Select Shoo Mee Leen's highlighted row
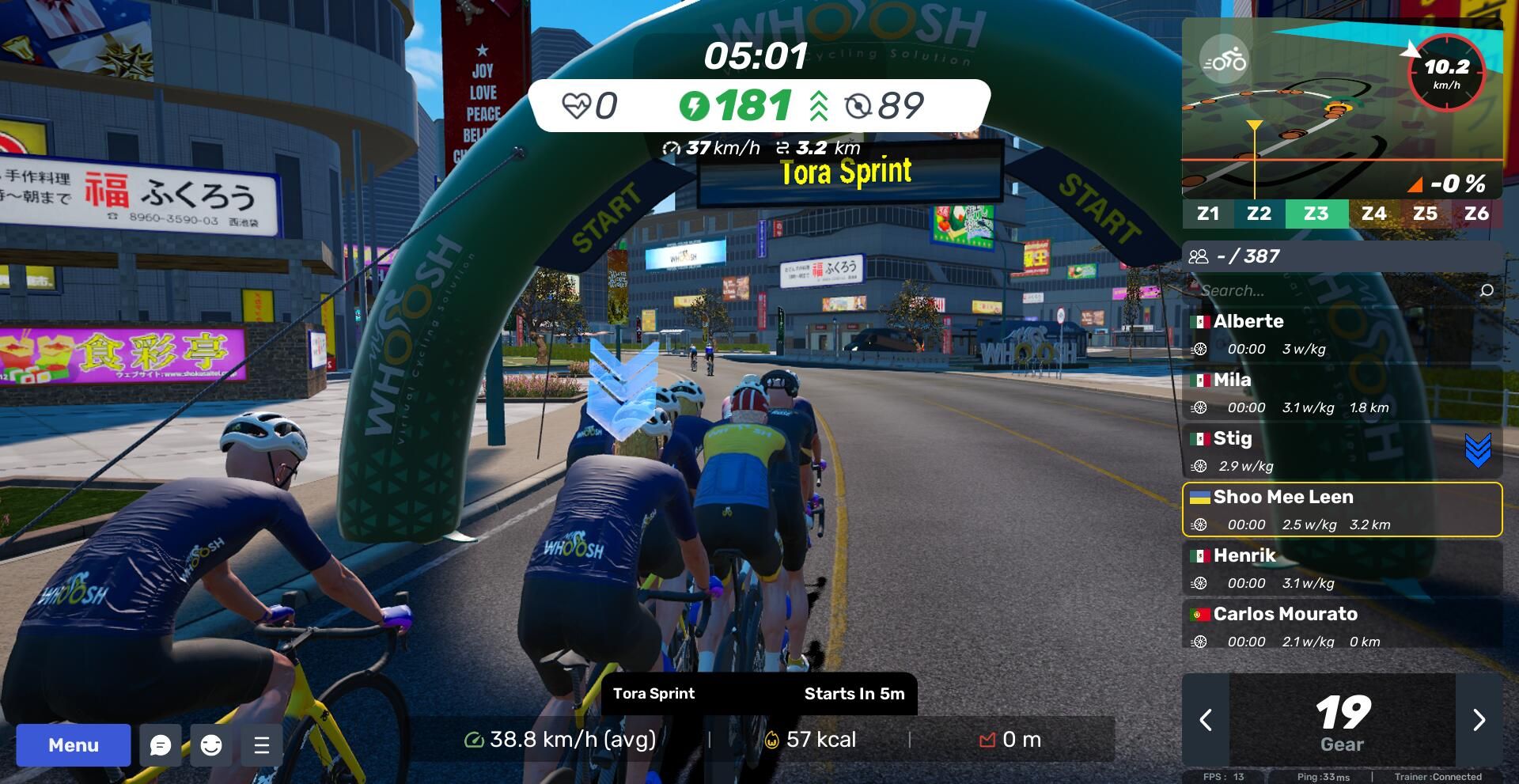 tap(1342, 510)
